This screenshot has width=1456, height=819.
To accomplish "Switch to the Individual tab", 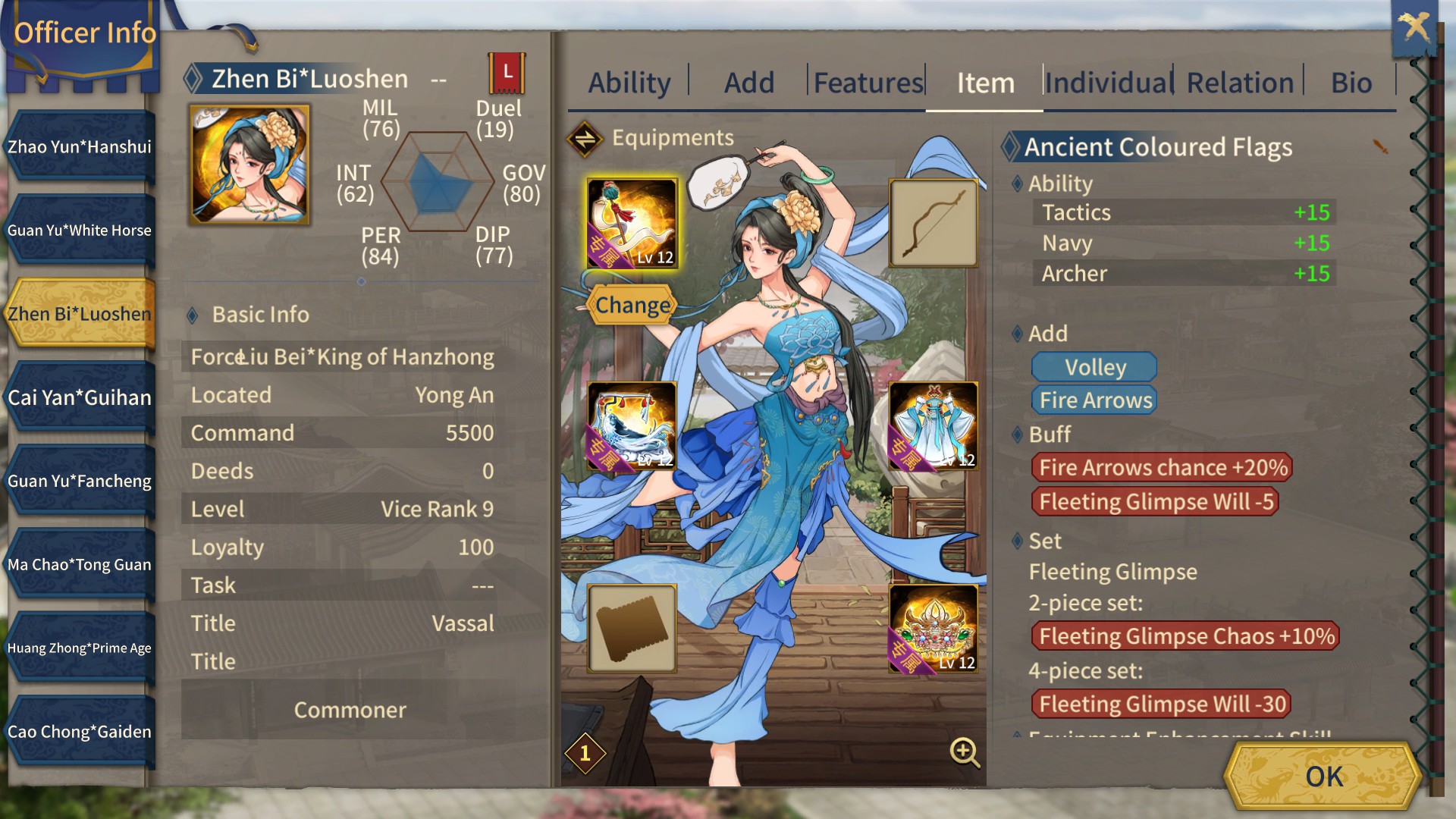I will point(1109,83).
